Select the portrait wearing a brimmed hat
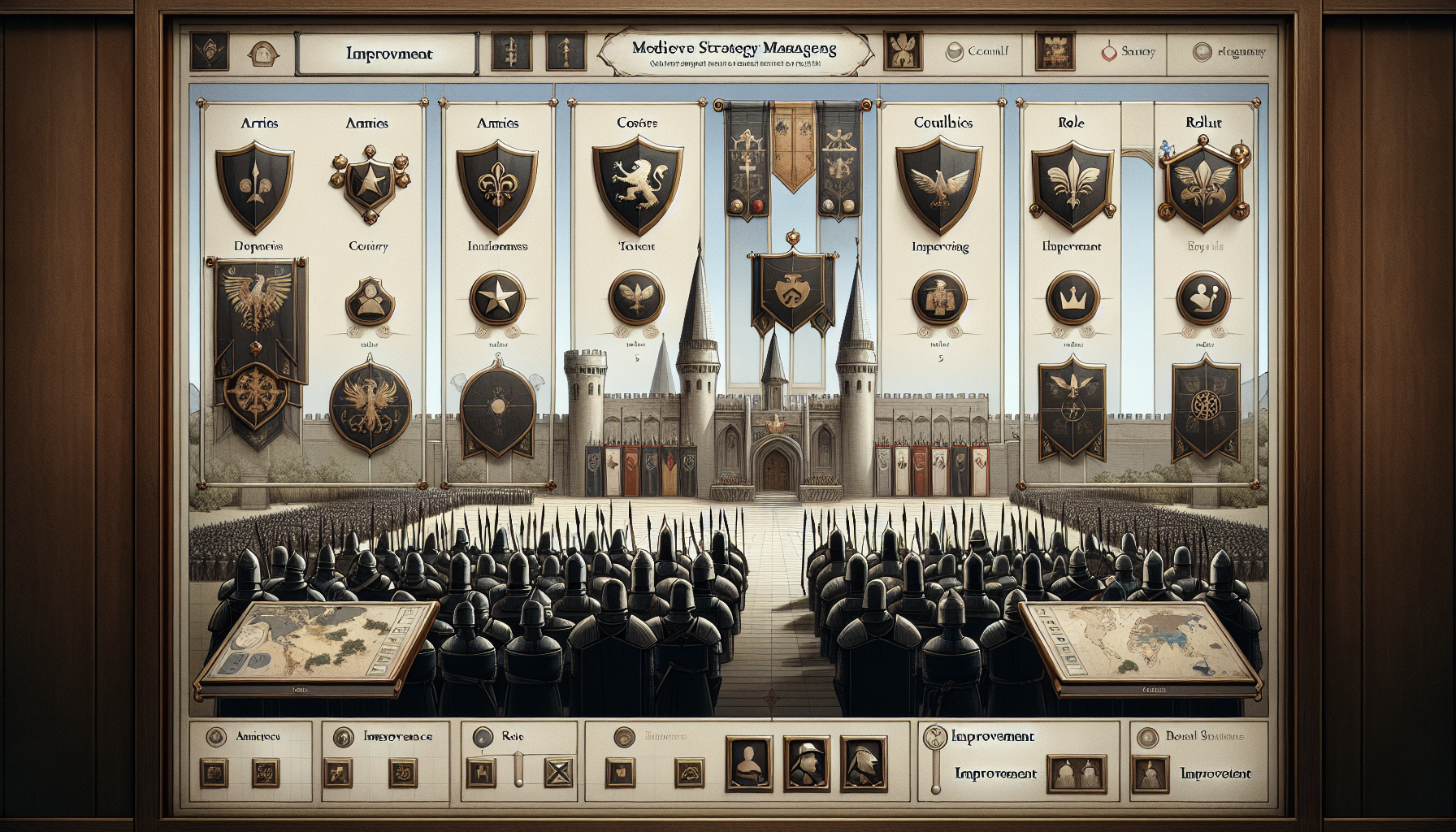Screen dimensions: 1456x832 pos(807,763)
